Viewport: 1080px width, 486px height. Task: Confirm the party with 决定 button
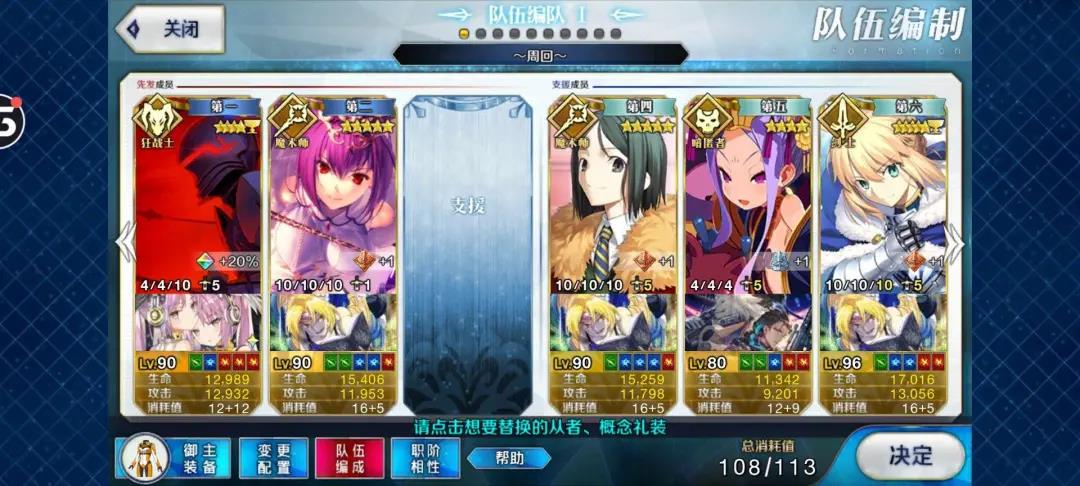click(x=910, y=456)
